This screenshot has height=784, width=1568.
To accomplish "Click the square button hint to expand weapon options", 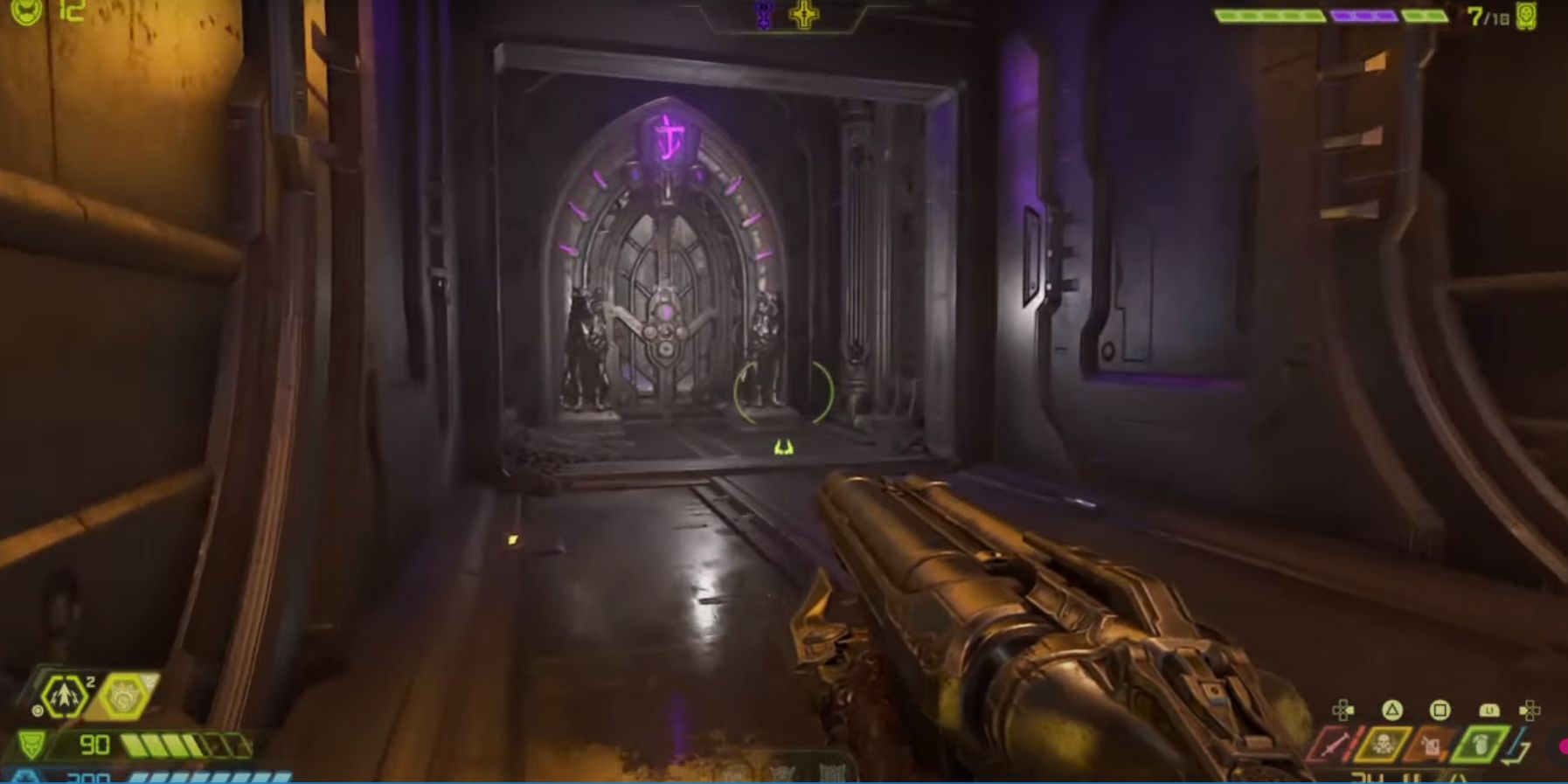I will 1440,710.
